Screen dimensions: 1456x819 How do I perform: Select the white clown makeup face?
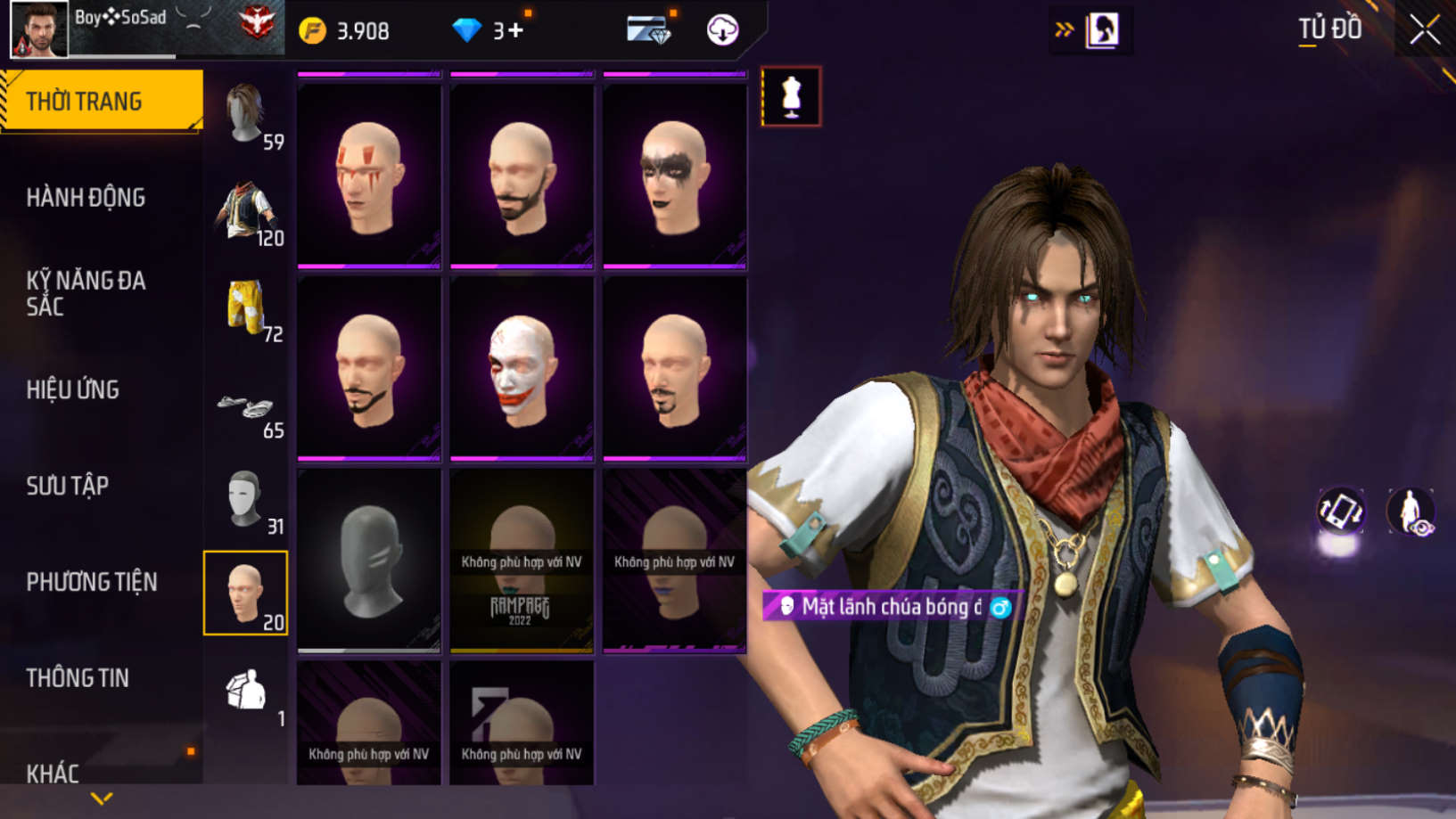point(522,368)
